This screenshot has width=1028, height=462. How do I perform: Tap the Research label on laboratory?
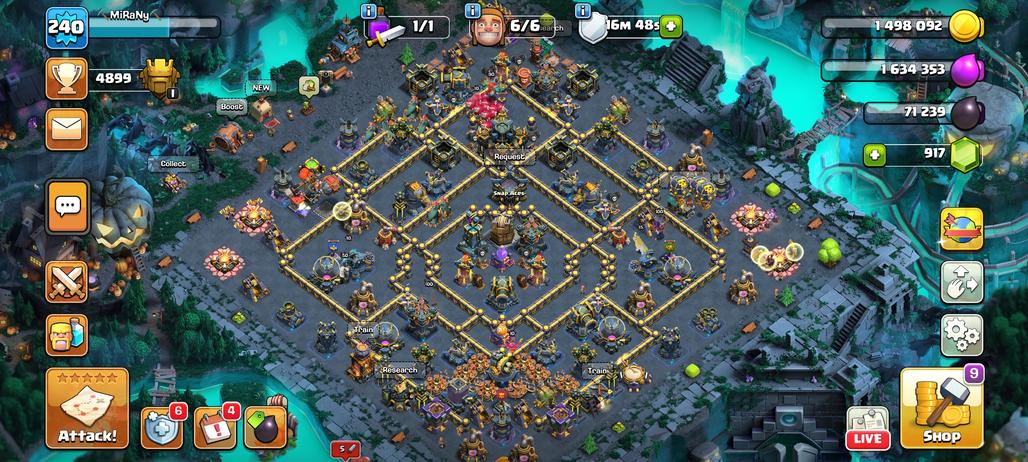(399, 369)
